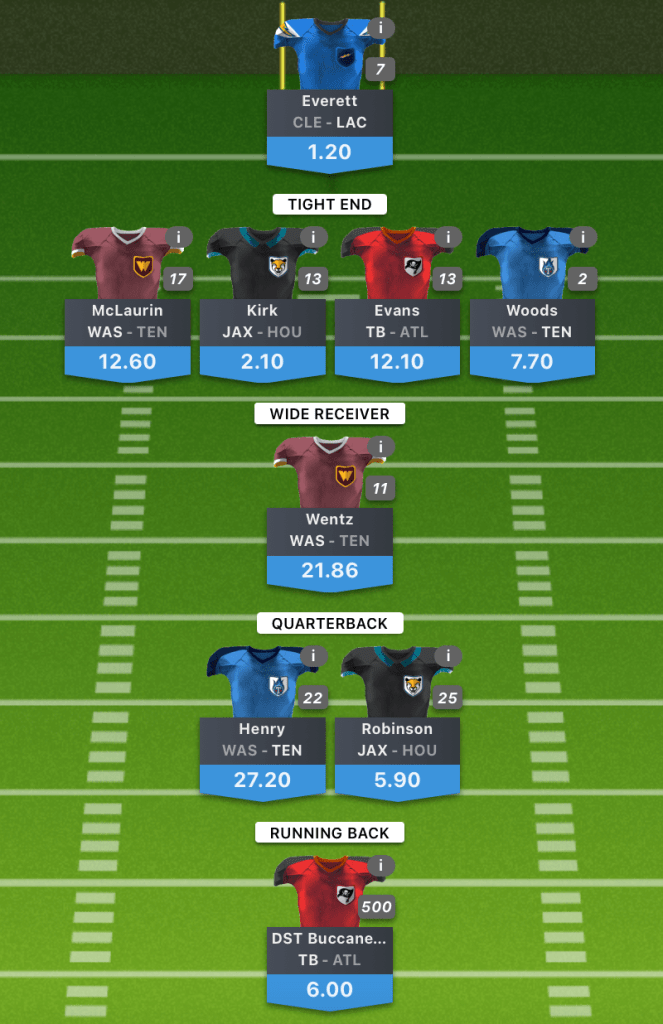Select the Robinson player card
663x1024 pixels.
coord(397,740)
